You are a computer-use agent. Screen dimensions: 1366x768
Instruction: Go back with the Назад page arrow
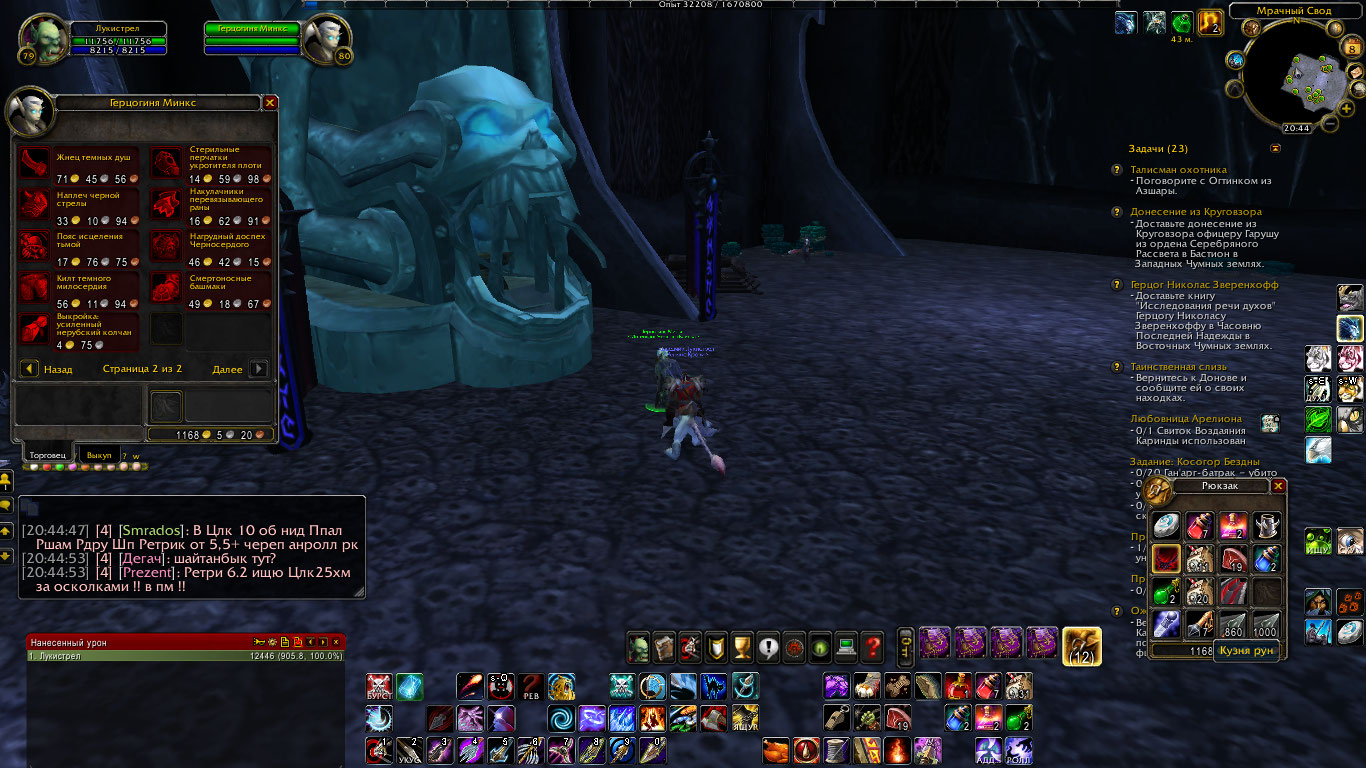pyautogui.click(x=30, y=369)
